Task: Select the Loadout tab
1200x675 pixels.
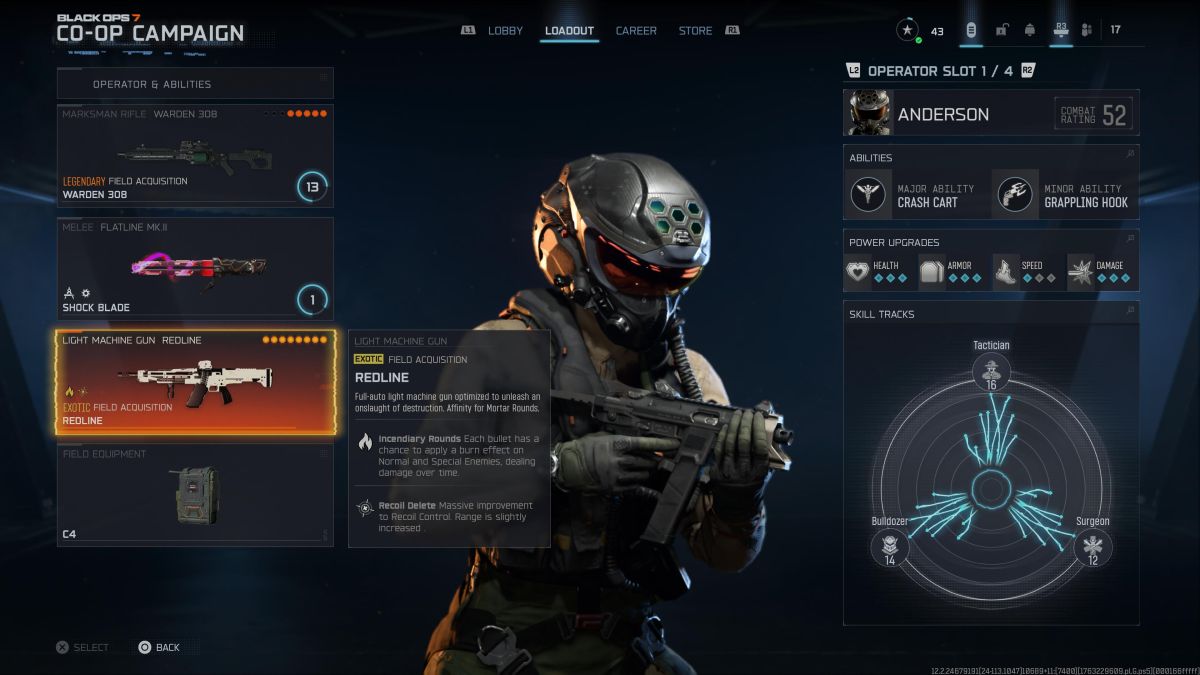Action: coord(569,31)
